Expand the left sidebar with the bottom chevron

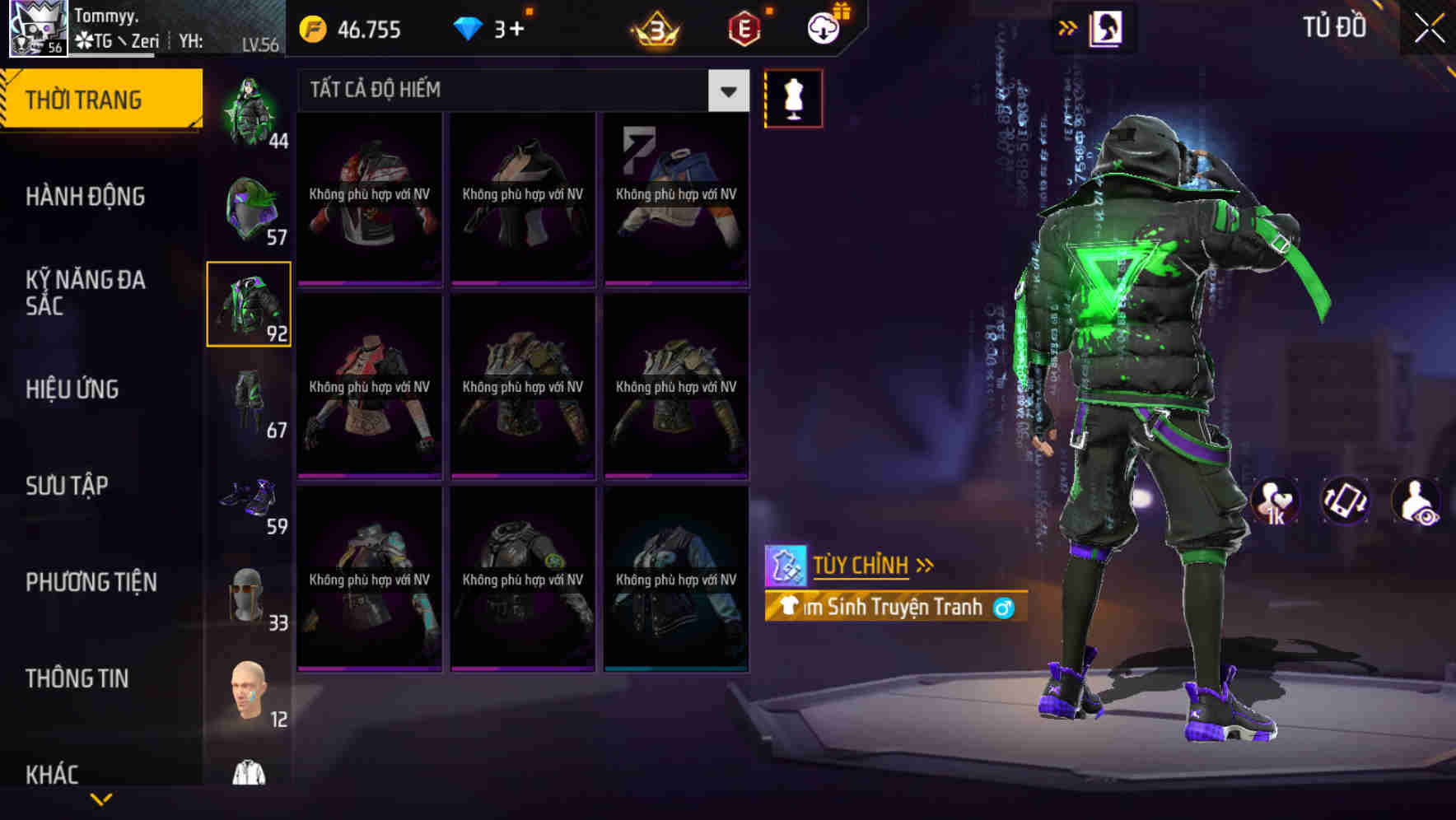point(102,797)
